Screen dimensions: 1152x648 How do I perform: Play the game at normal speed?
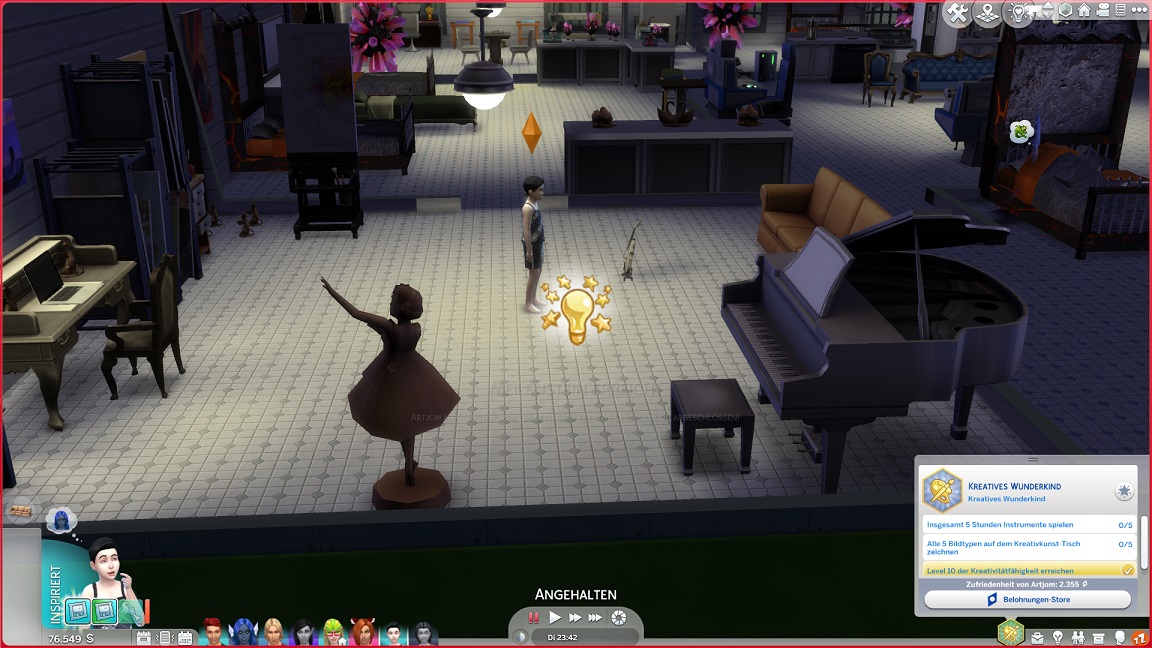pos(555,618)
